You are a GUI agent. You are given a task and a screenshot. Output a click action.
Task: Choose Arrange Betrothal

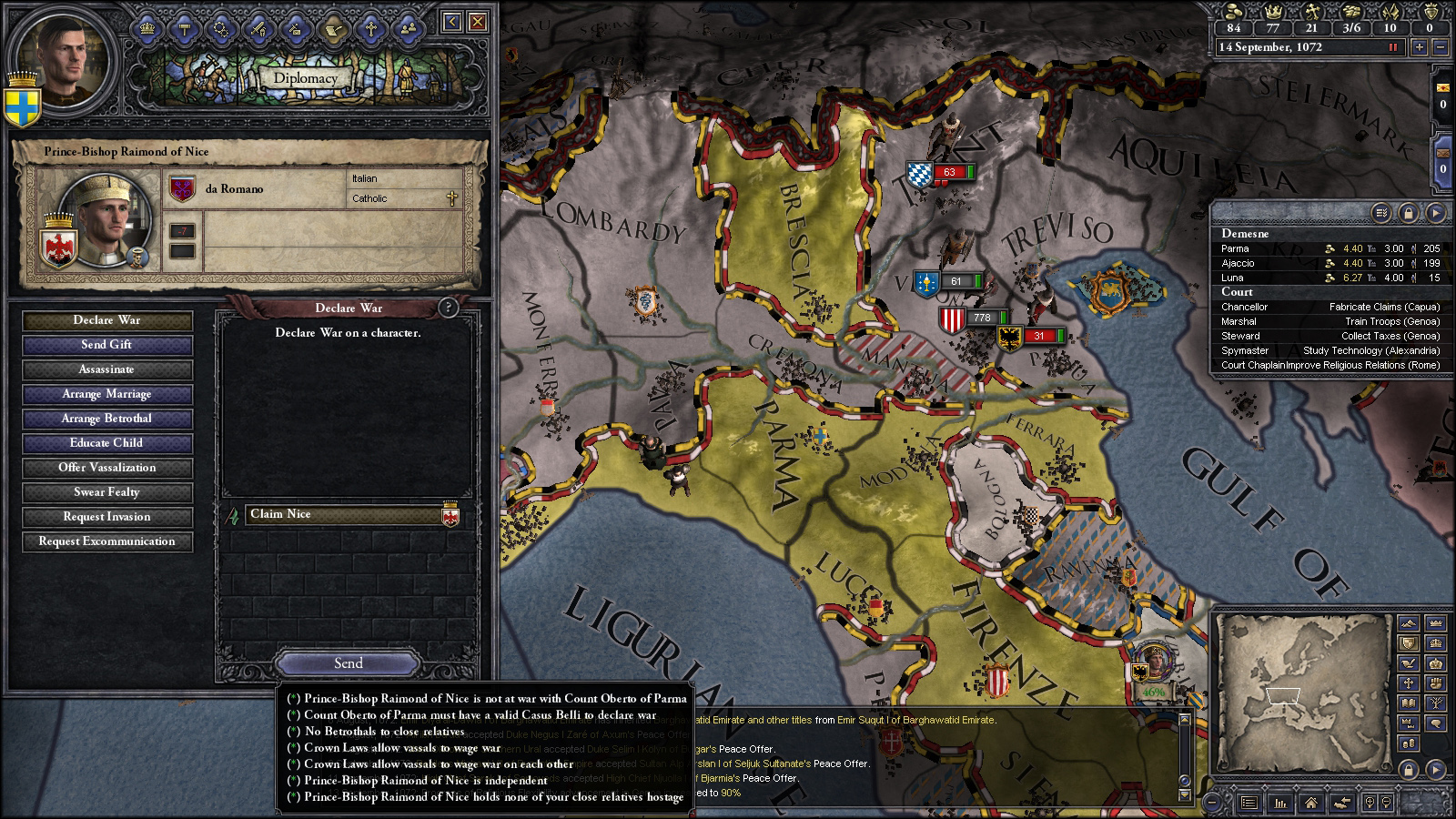pyautogui.click(x=107, y=419)
